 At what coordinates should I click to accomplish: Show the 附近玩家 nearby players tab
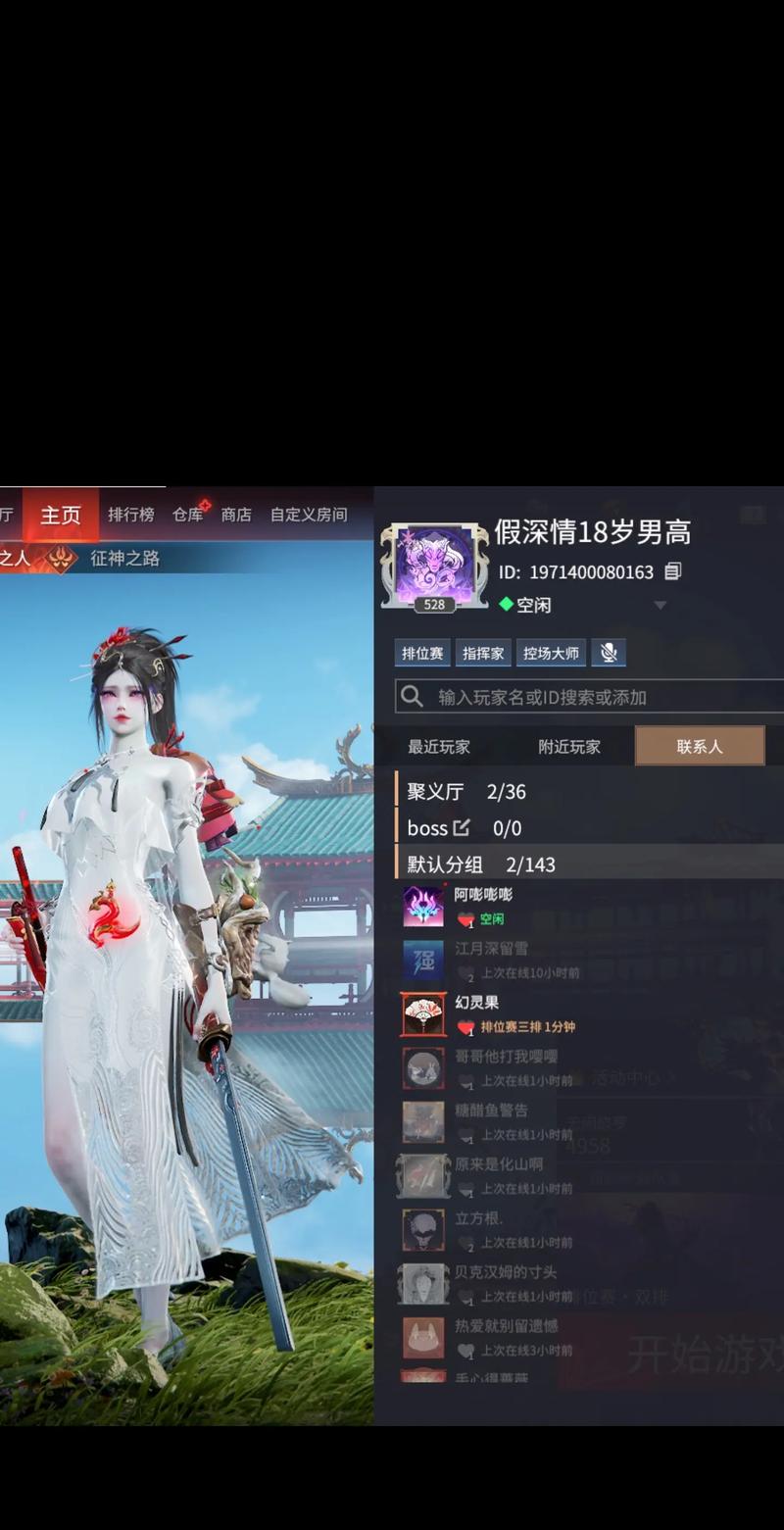click(569, 747)
